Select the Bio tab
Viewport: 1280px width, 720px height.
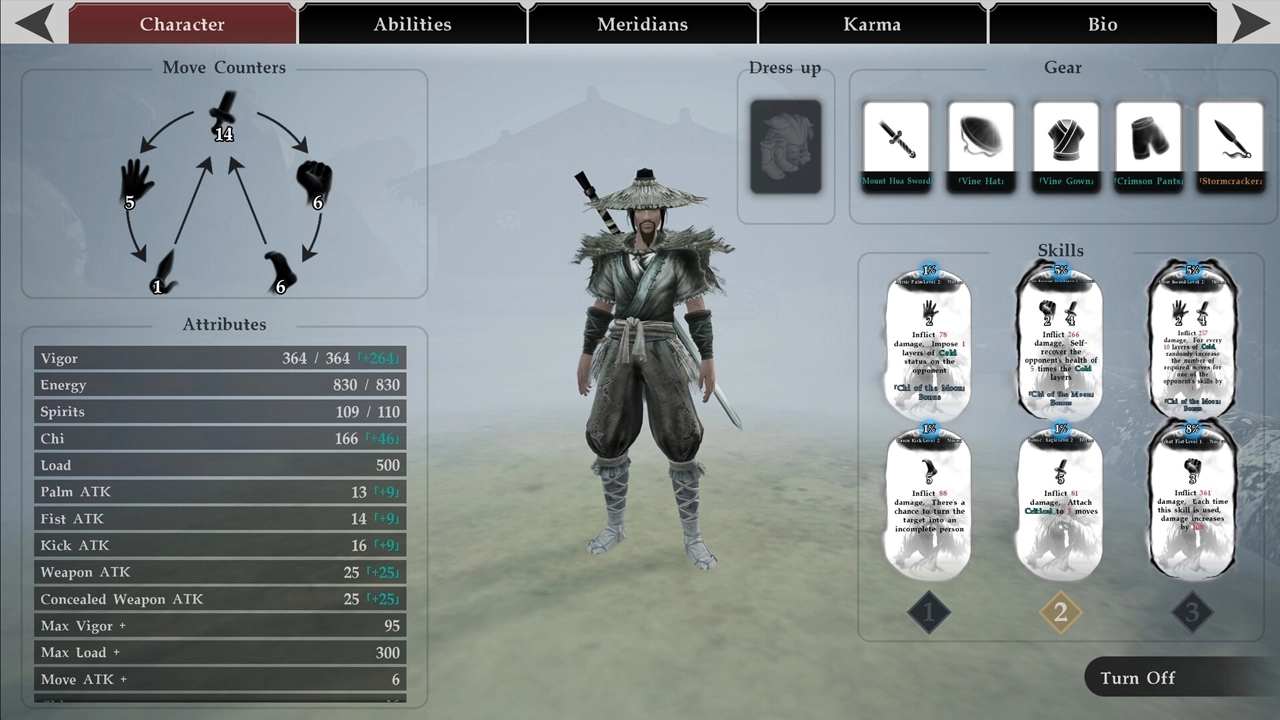pyautogui.click(x=1102, y=24)
